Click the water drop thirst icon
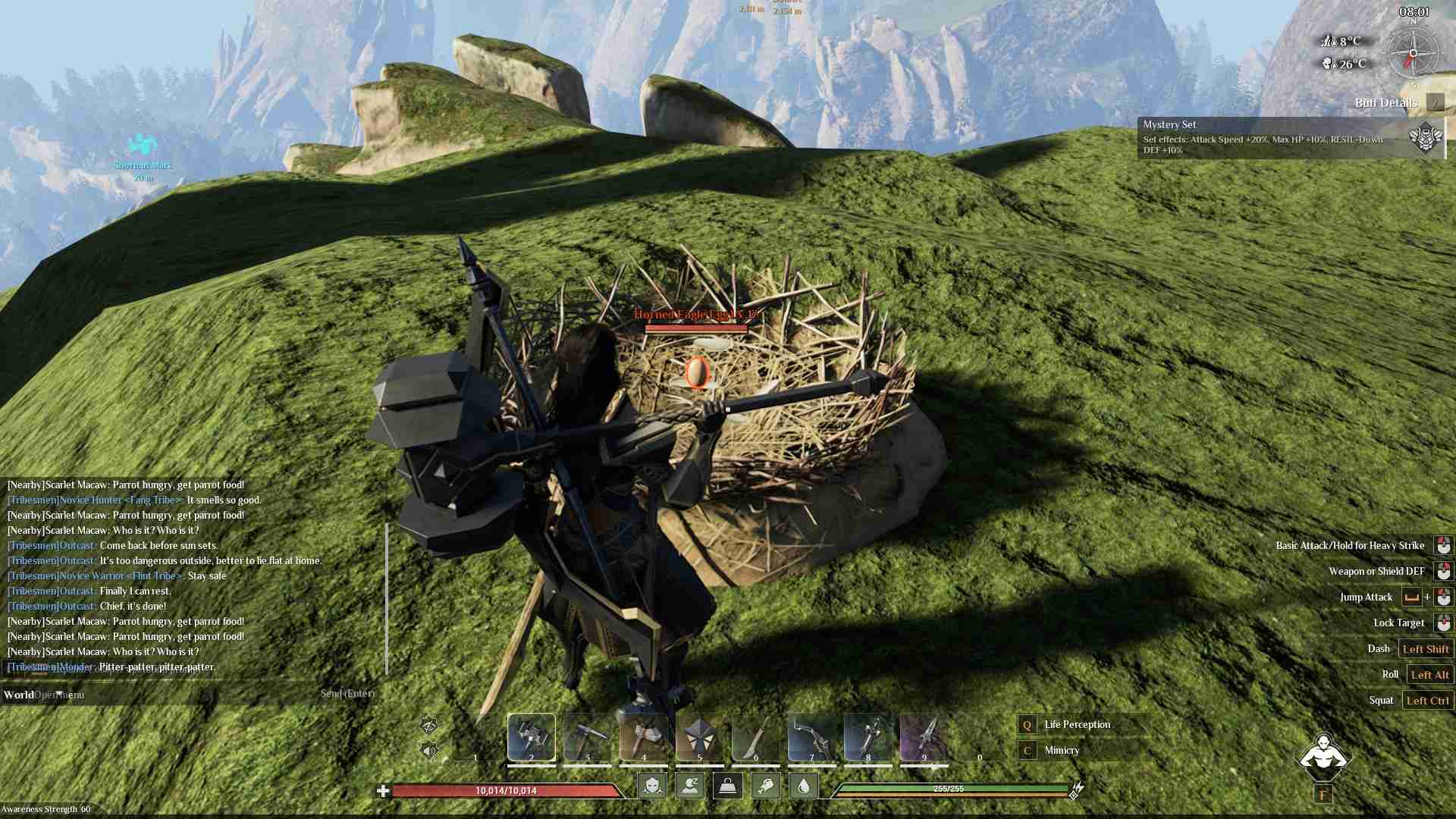 (x=804, y=786)
